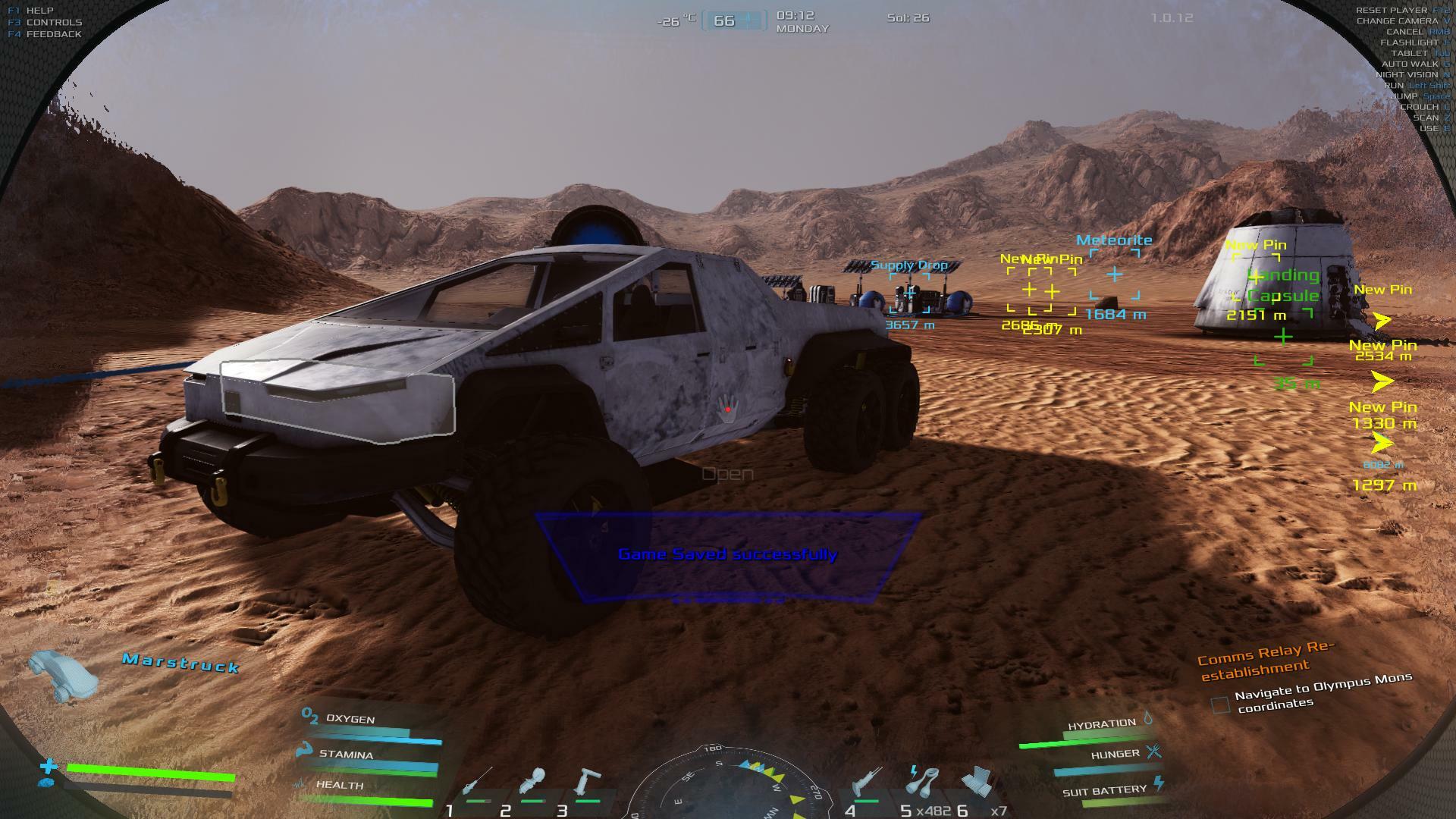Click the suit battery readout at top

point(733,20)
